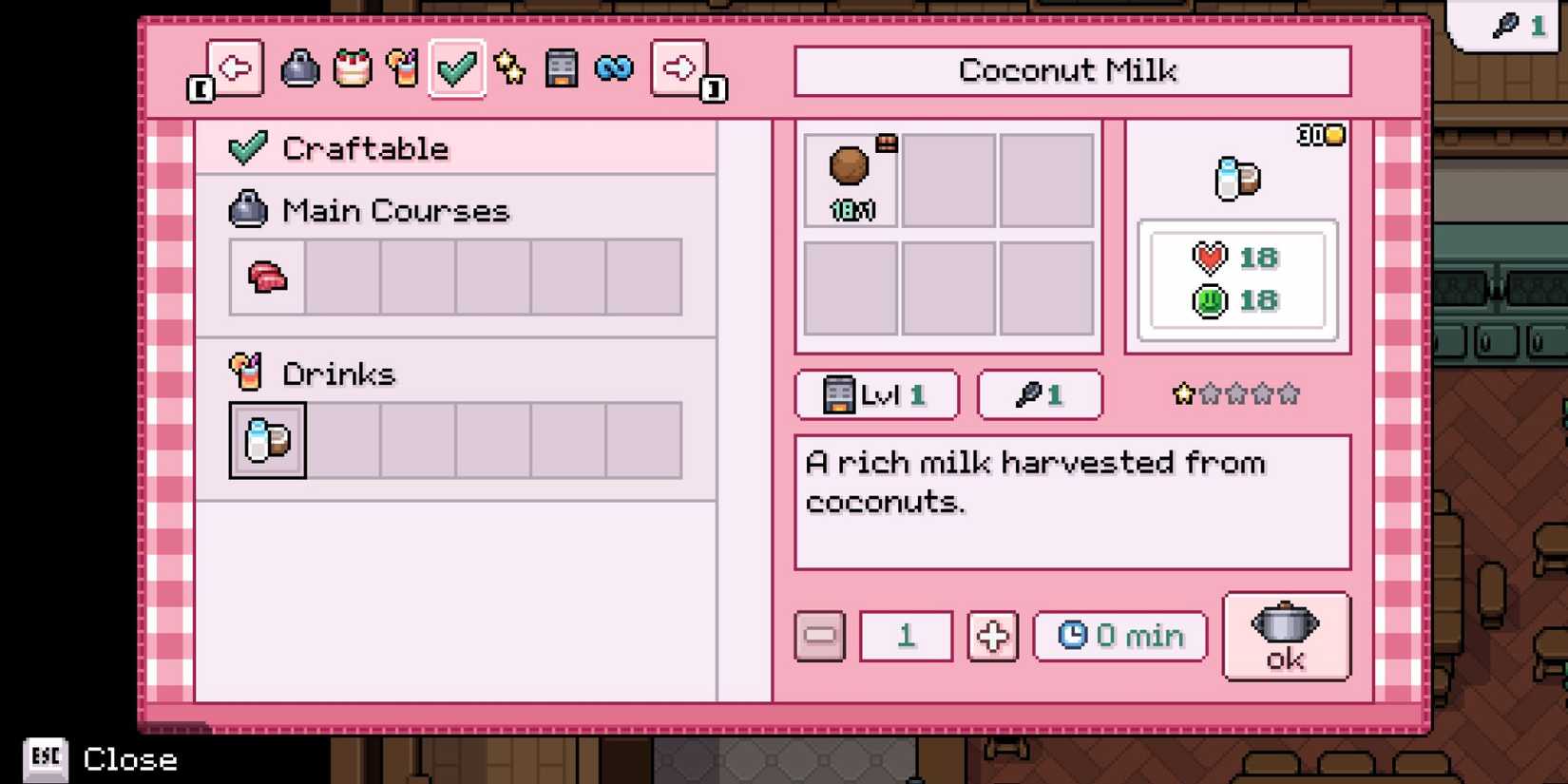This screenshot has width=1568, height=784.
Task: Select the cooking pot category icon
Action: pyautogui.click(x=299, y=67)
